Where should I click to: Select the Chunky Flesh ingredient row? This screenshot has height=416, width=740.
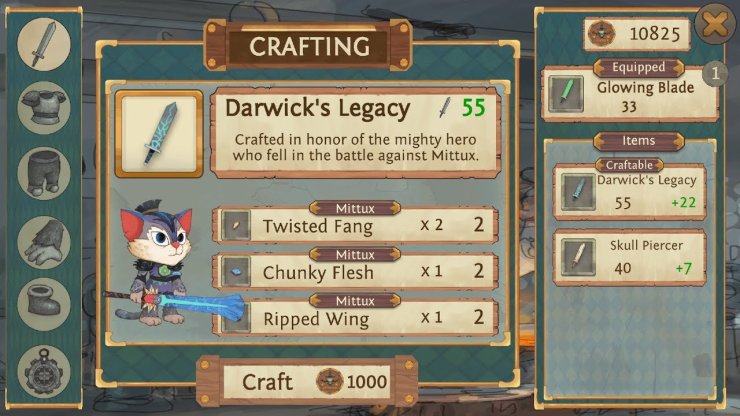[x=356, y=271]
